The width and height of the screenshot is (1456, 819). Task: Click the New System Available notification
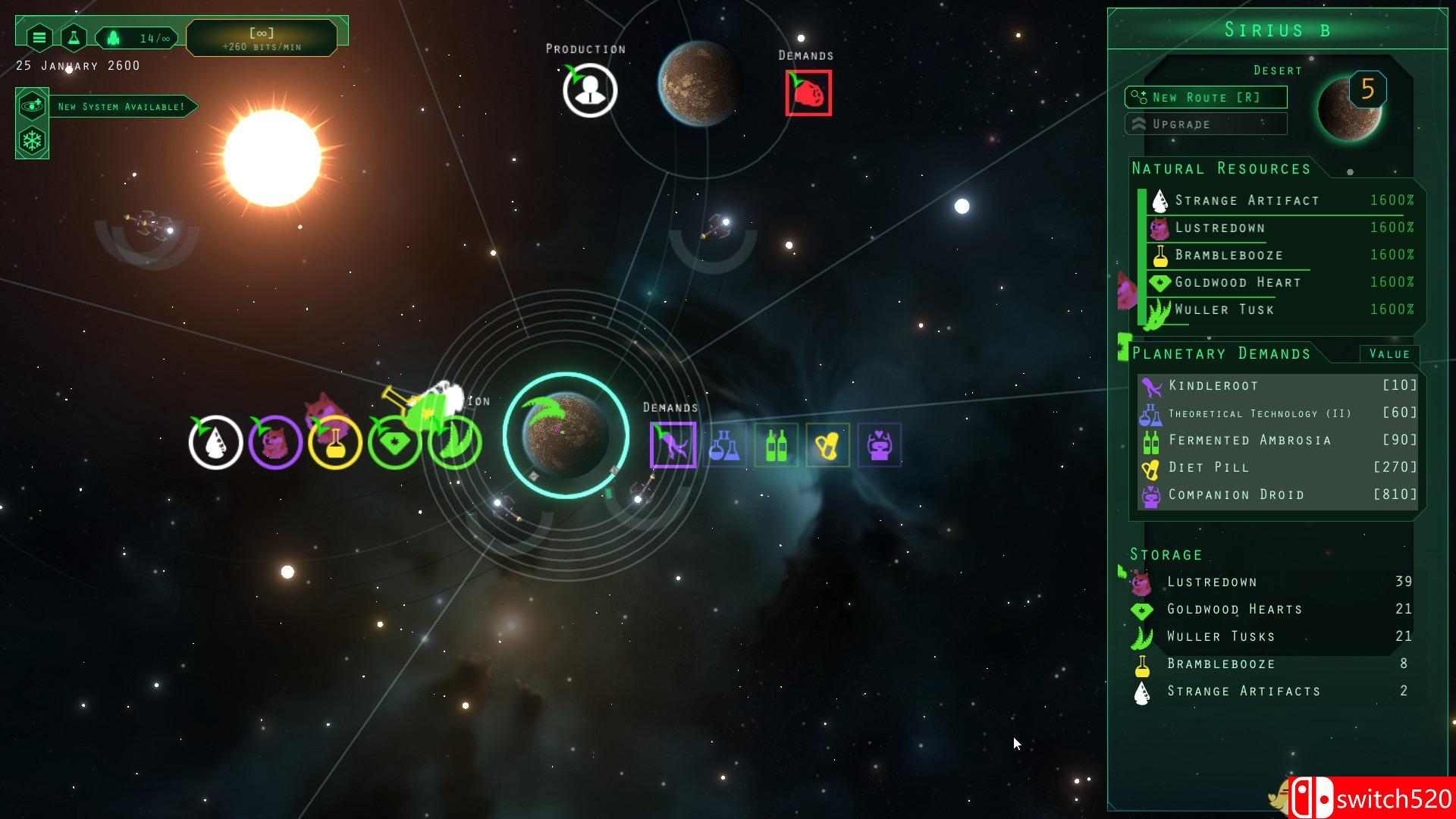(121, 107)
